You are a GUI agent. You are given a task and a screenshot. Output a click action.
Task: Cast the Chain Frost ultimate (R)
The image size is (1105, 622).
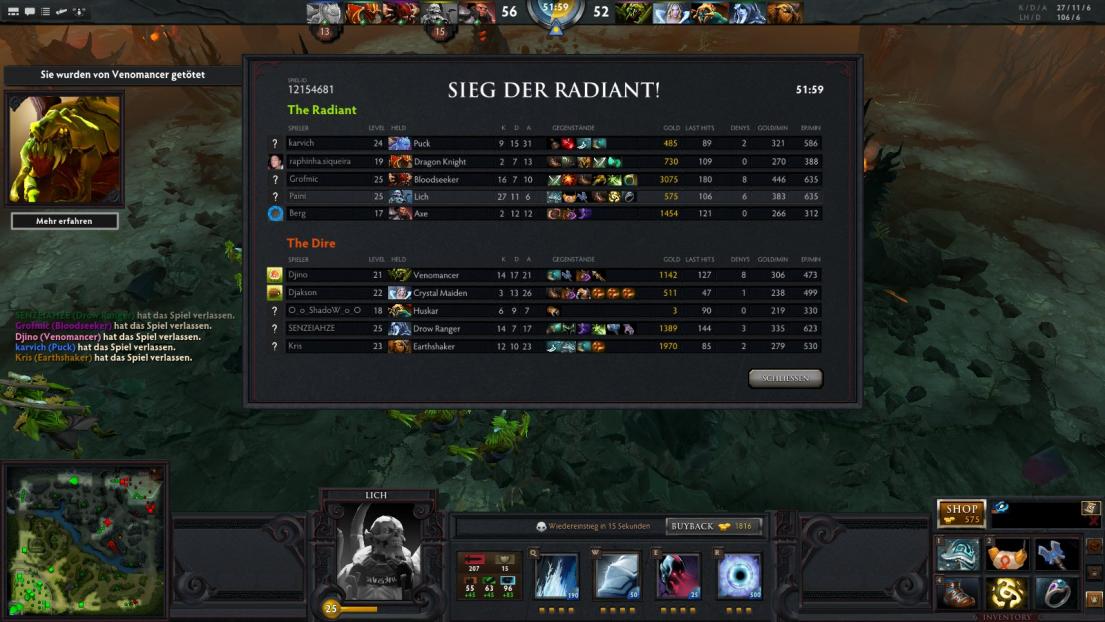tap(739, 576)
